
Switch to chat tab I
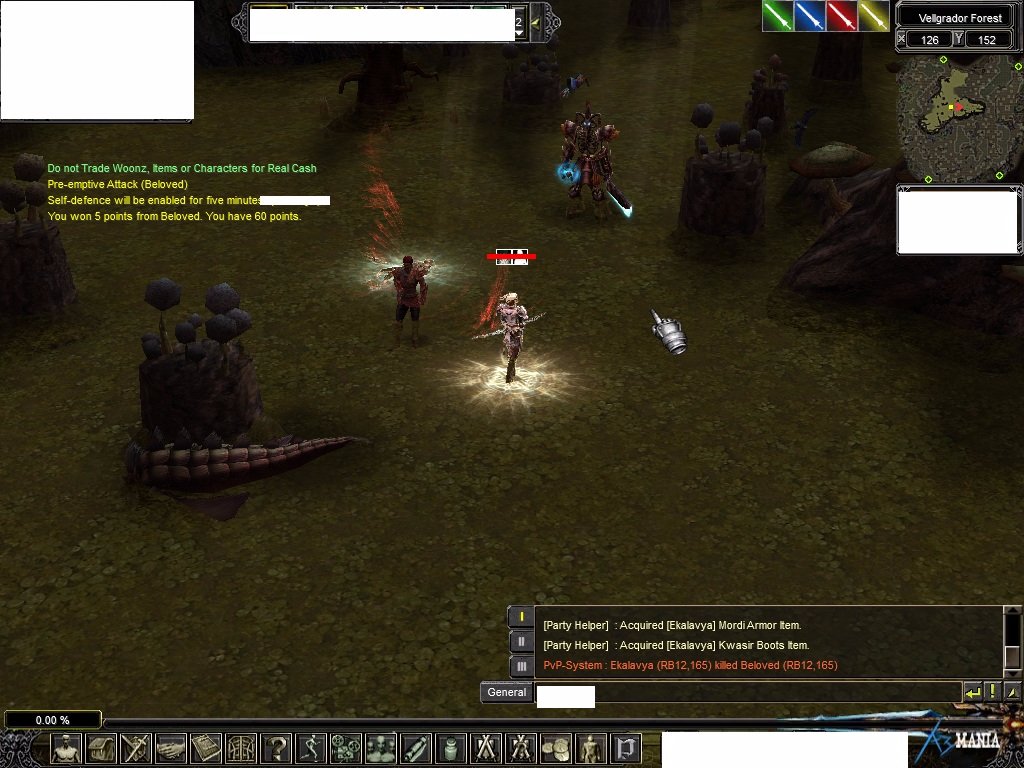coord(520,617)
